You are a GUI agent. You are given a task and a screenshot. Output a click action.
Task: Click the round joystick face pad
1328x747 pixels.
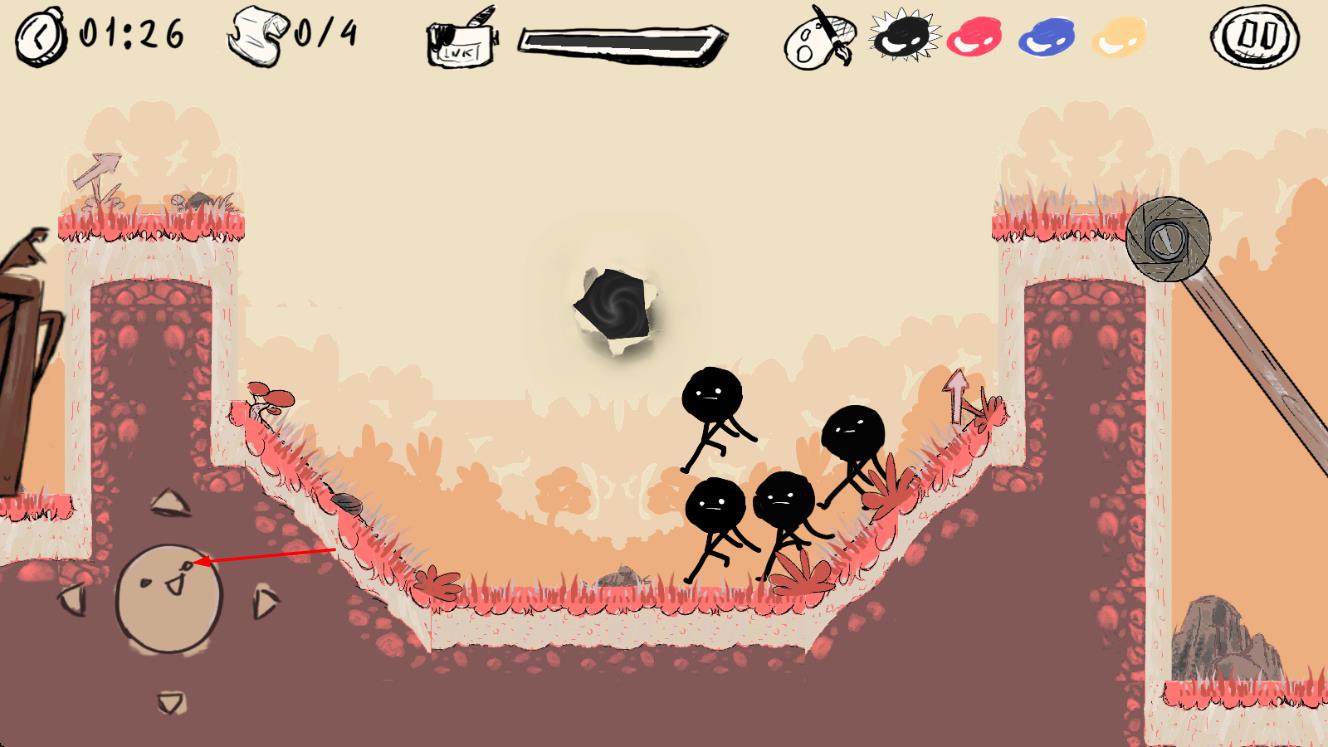click(x=168, y=599)
